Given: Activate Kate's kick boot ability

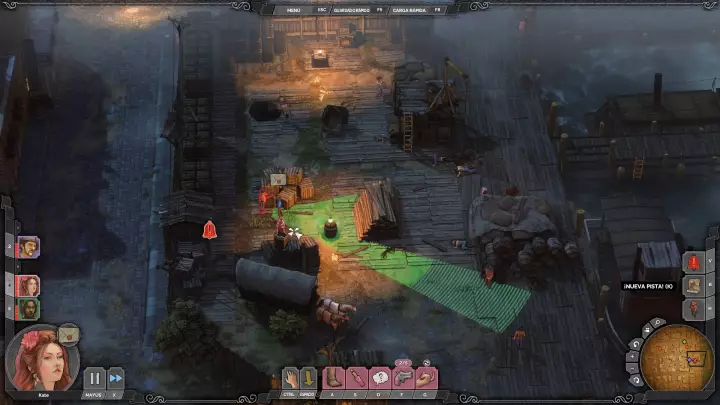Looking at the screenshot, I should pos(332,378).
